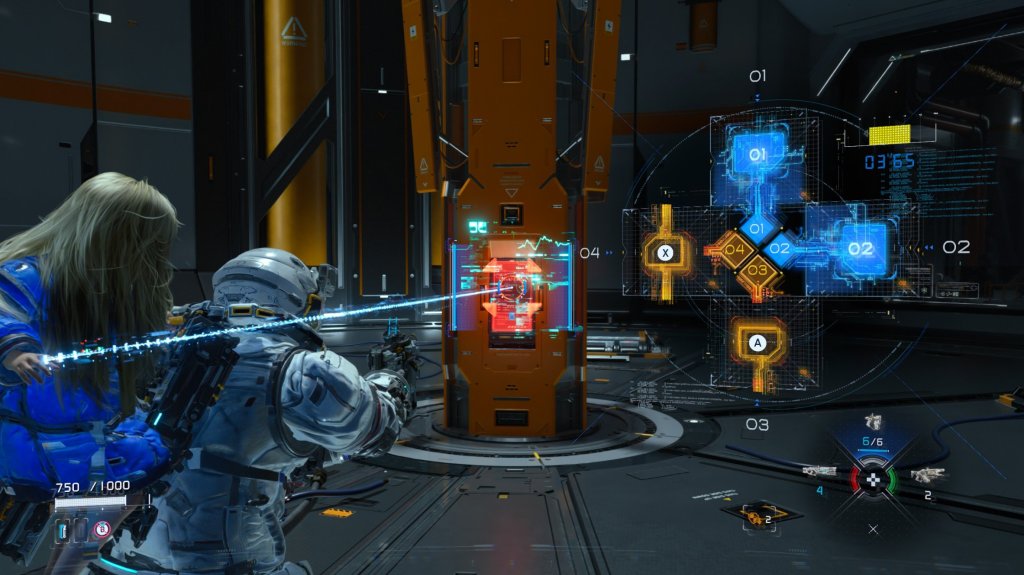This screenshot has width=1024, height=575.
Task: Click the red crossed-out circular status icon
Action: (102, 530)
